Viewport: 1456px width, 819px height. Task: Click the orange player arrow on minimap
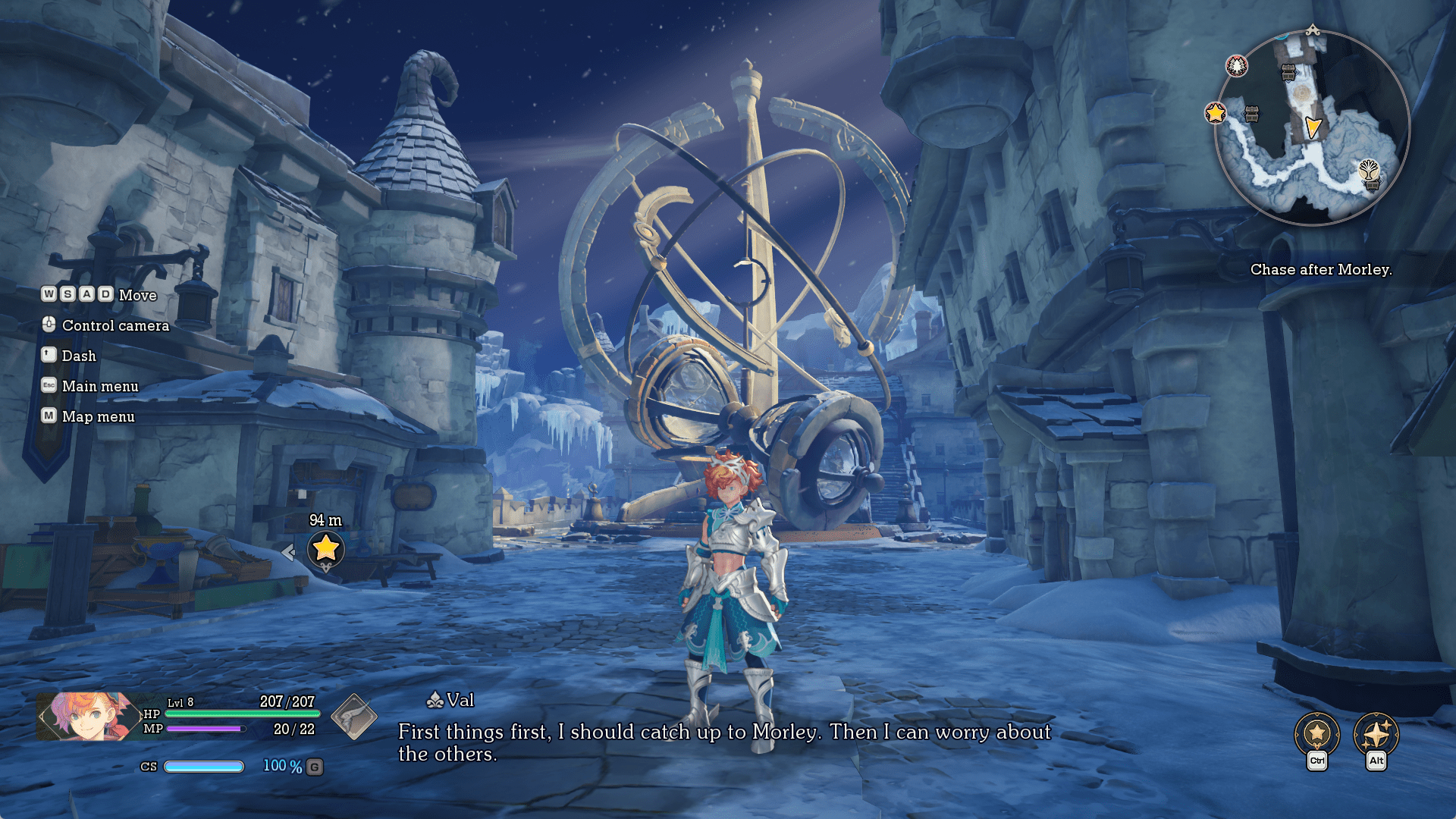click(1313, 127)
